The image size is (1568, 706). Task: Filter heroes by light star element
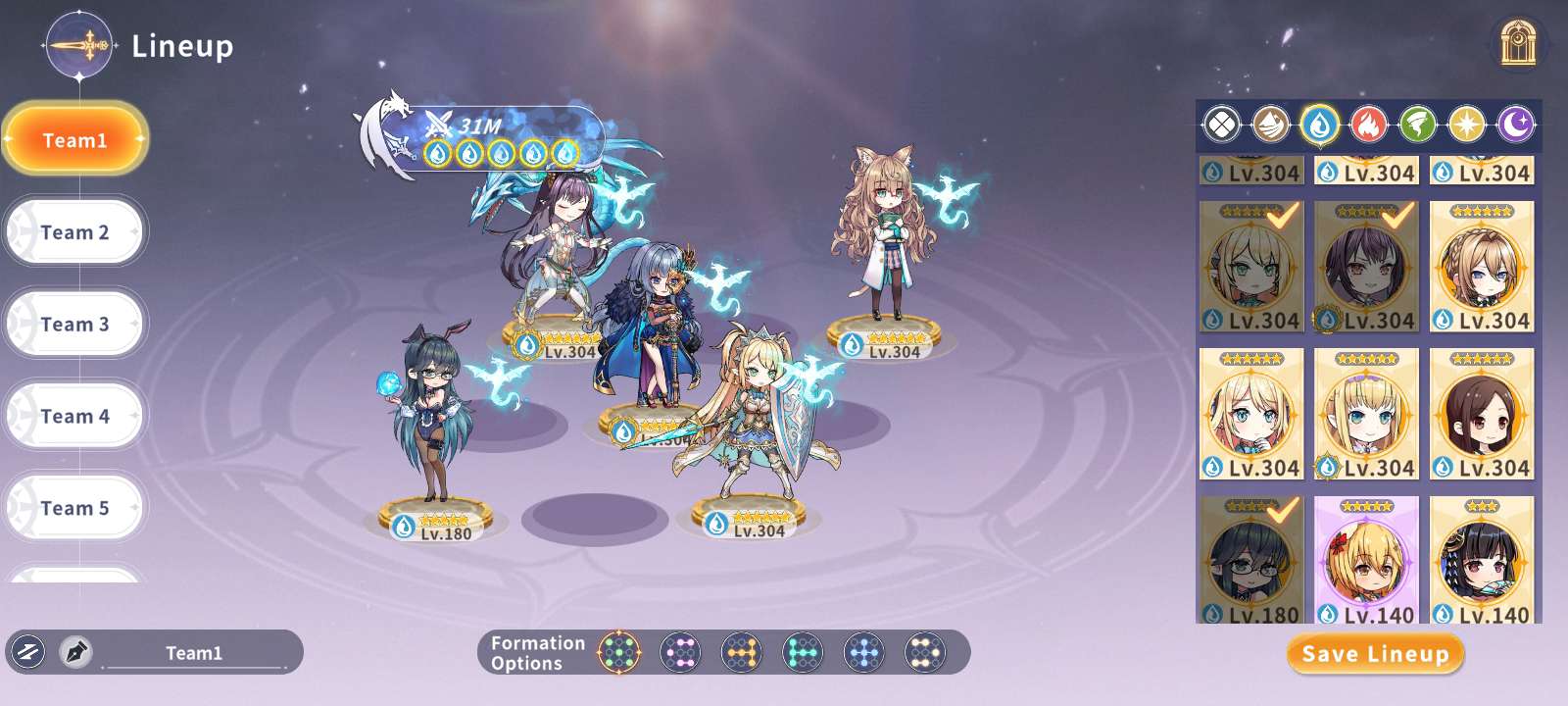tap(1467, 125)
